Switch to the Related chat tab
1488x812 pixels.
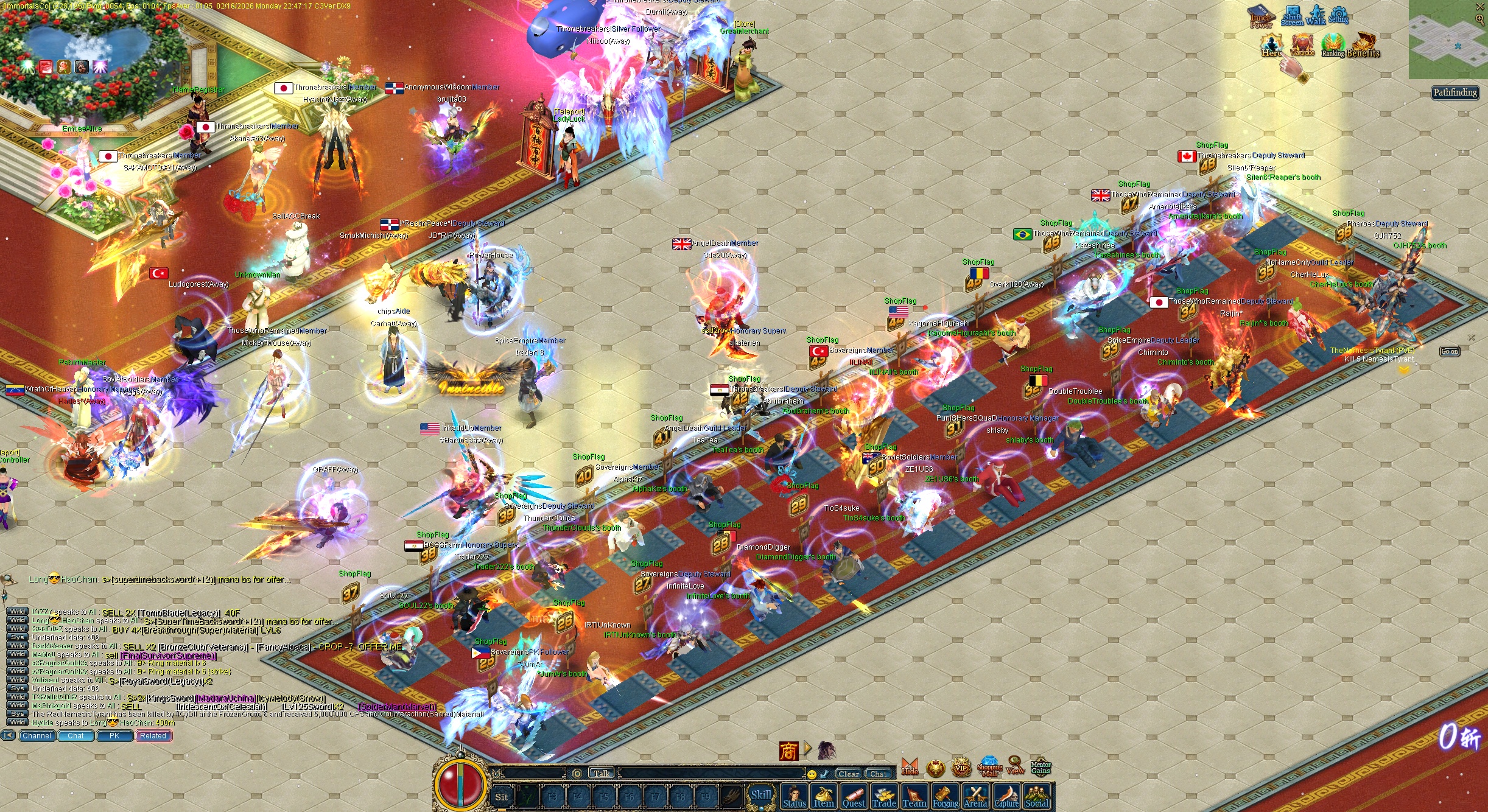[153, 735]
